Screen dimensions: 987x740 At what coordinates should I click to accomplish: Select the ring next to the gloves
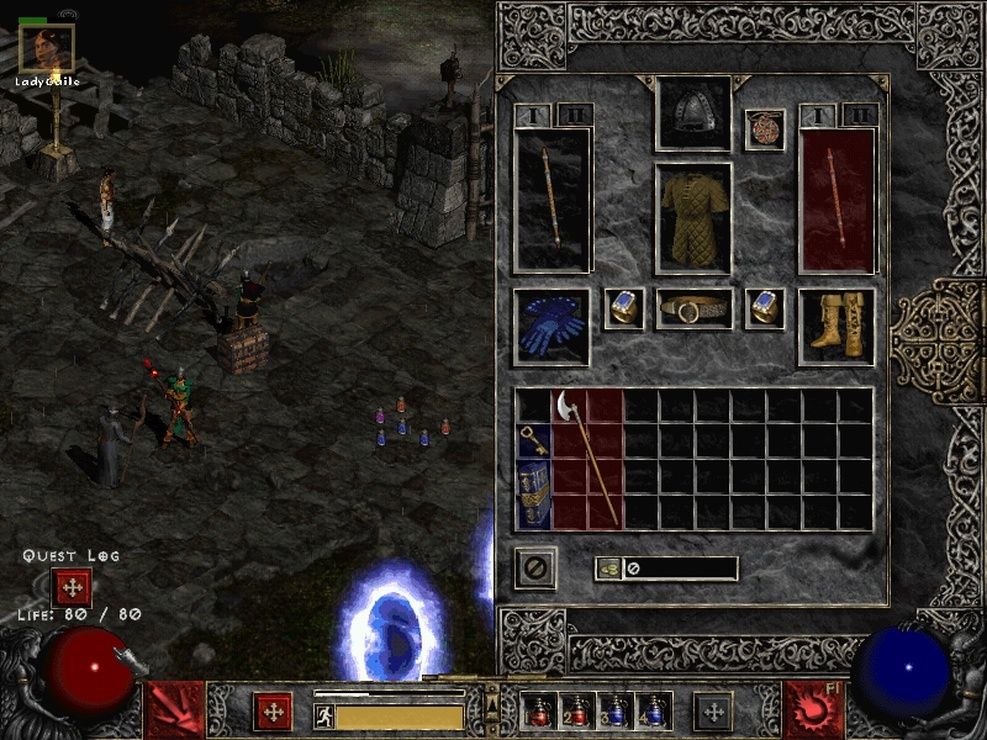point(624,309)
